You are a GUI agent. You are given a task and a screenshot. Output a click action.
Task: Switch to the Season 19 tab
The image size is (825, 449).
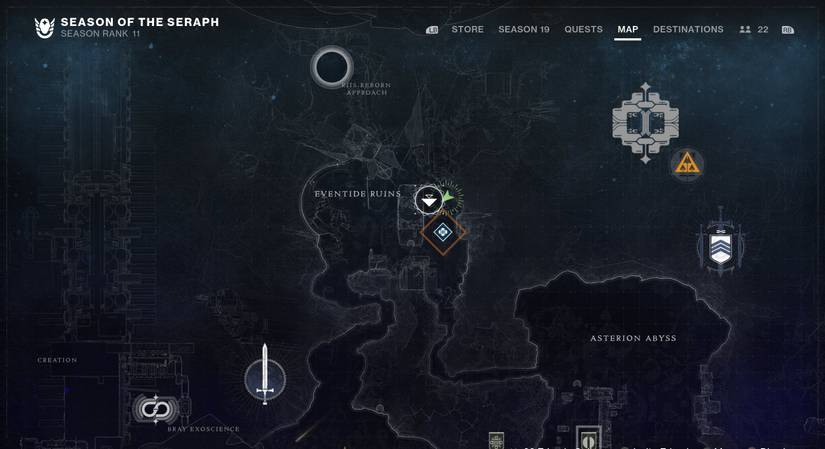click(x=524, y=30)
